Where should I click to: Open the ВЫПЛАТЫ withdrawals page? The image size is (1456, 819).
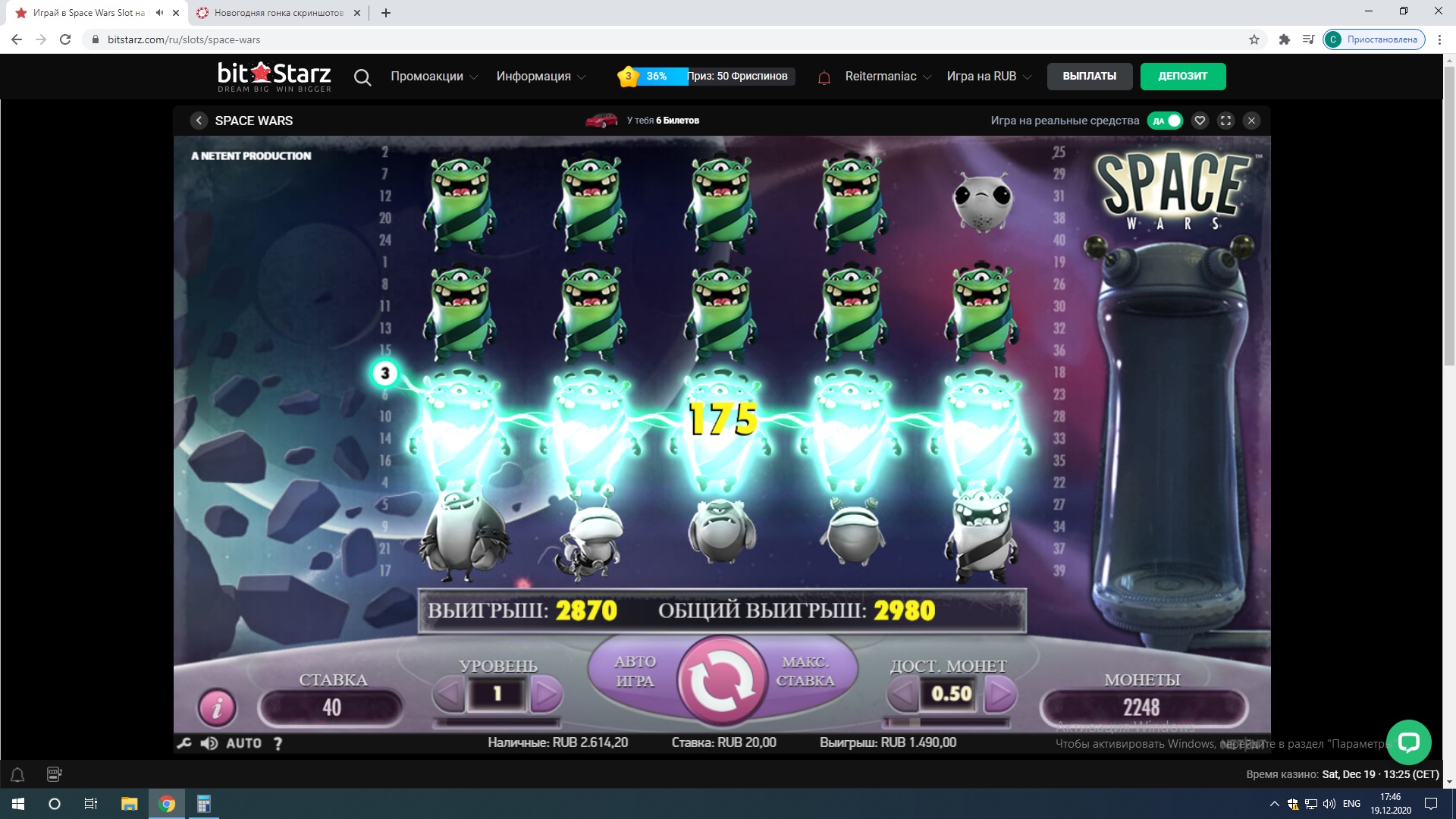click(1089, 76)
